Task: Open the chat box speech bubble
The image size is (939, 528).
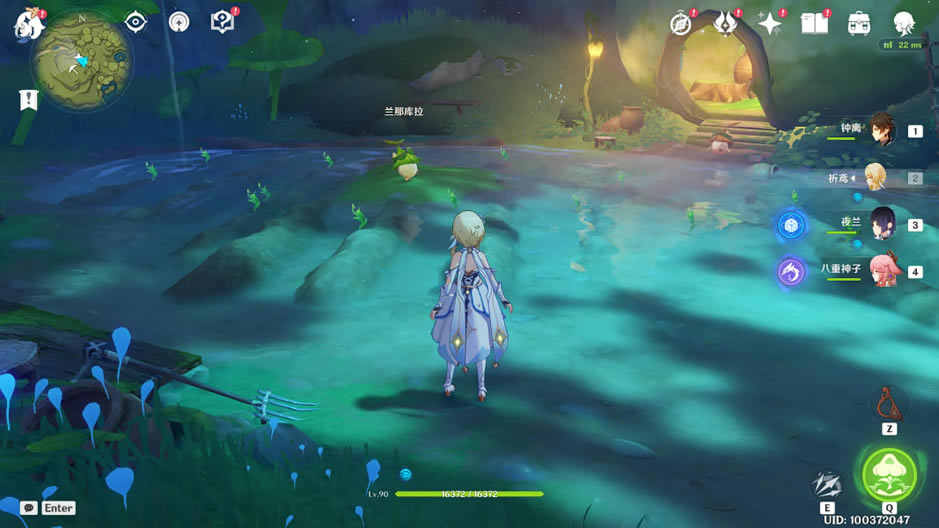Action: [x=29, y=508]
